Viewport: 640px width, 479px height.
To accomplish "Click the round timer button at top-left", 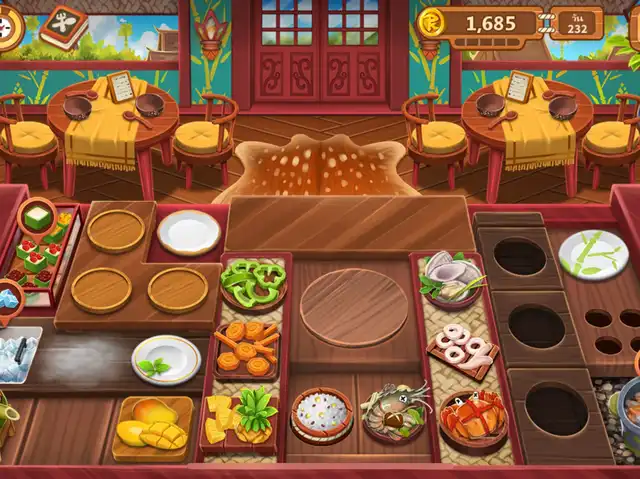I will pos(10,27).
